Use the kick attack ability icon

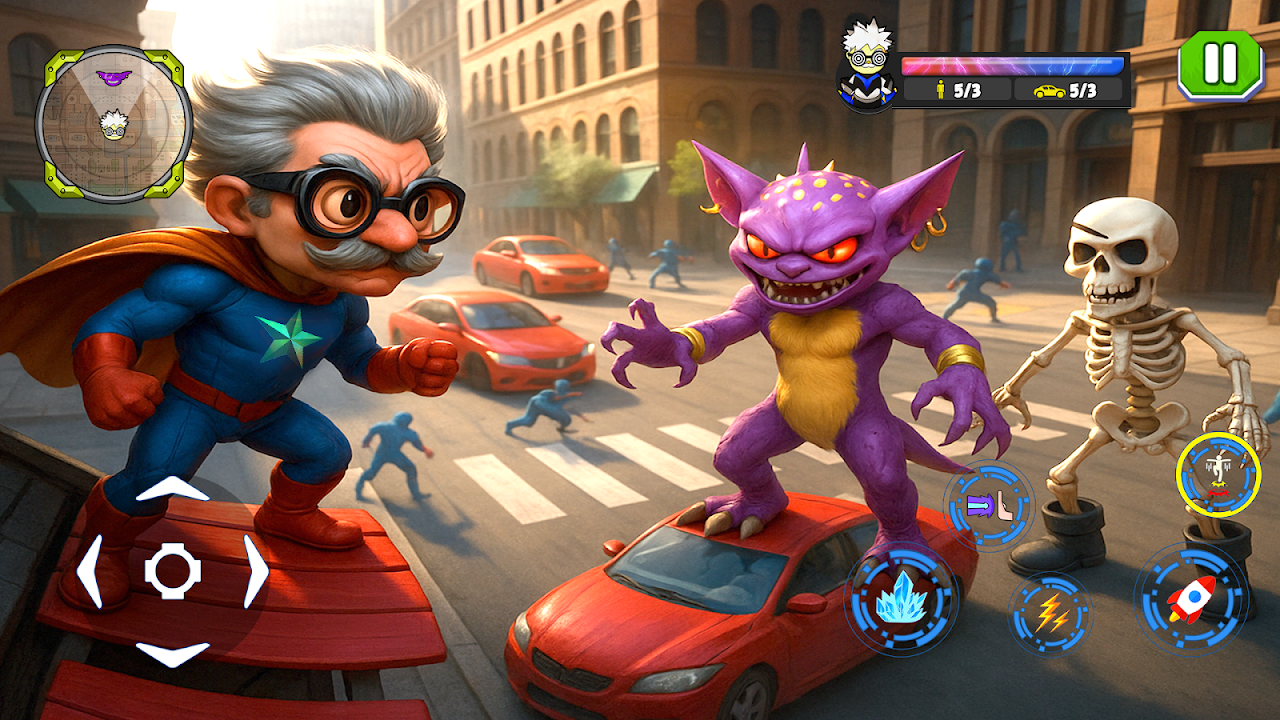[989, 506]
